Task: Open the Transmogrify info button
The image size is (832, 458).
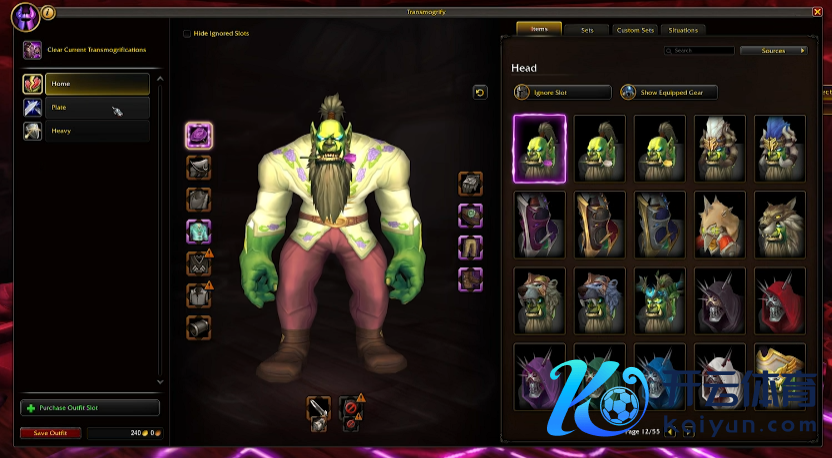Action: pos(49,12)
